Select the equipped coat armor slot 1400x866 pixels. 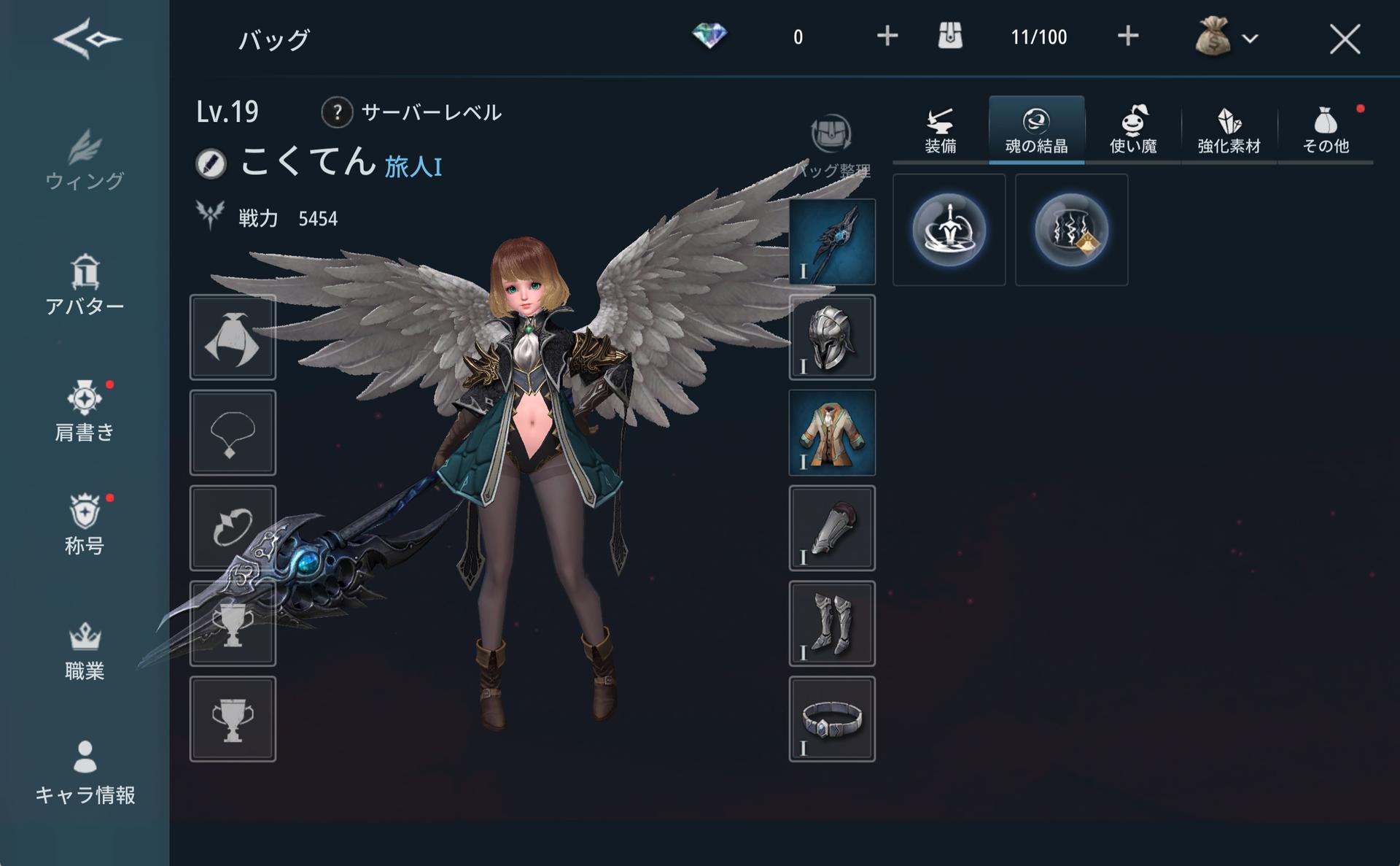point(832,433)
